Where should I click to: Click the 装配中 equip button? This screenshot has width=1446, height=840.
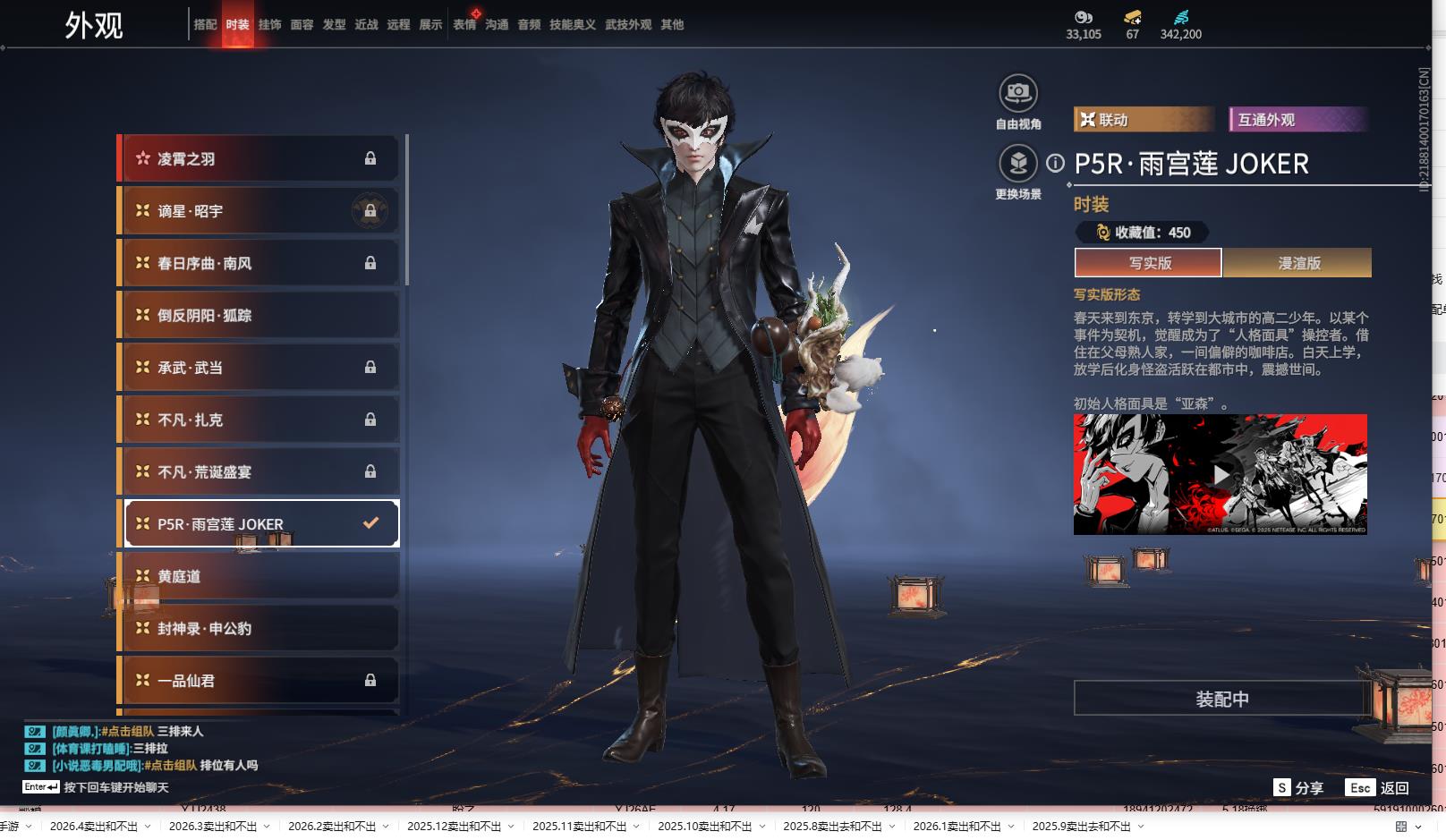[x=1221, y=699]
